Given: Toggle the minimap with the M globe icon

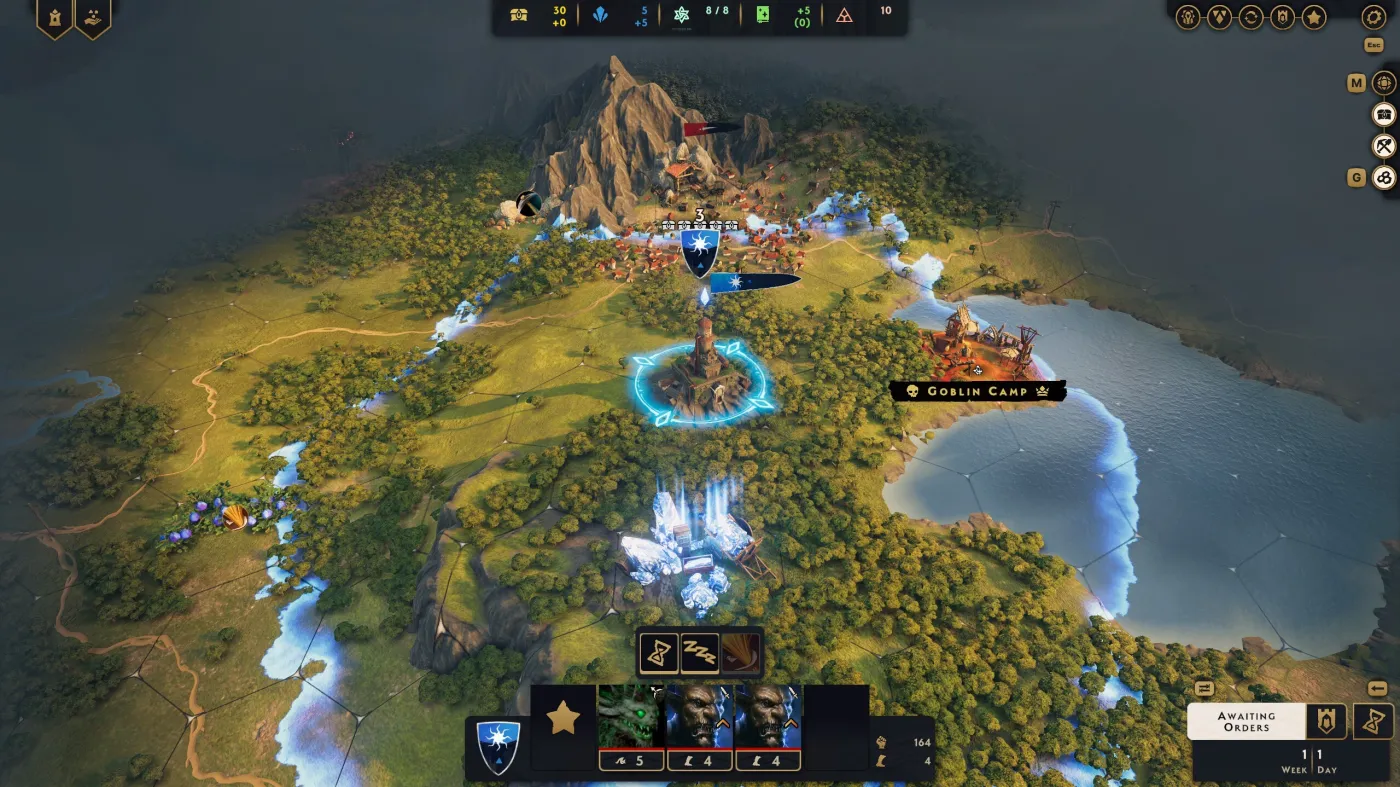Looking at the screenshot, I should (1385, 84).
